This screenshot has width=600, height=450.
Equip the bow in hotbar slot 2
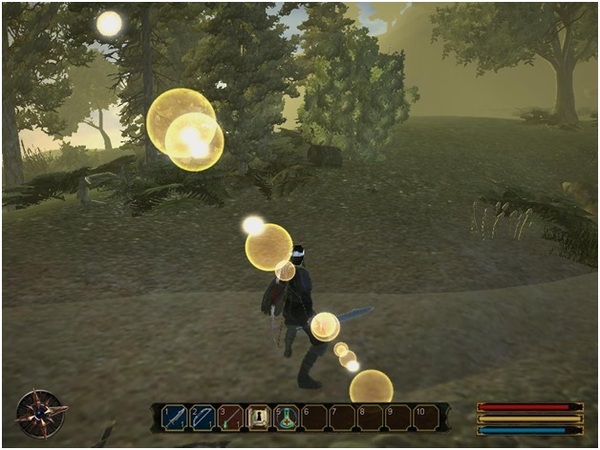(x=203, y=417)
